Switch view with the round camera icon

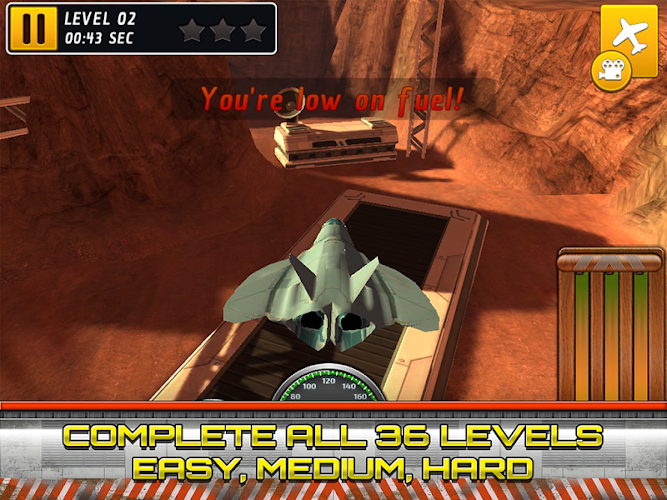click(608, 69)
